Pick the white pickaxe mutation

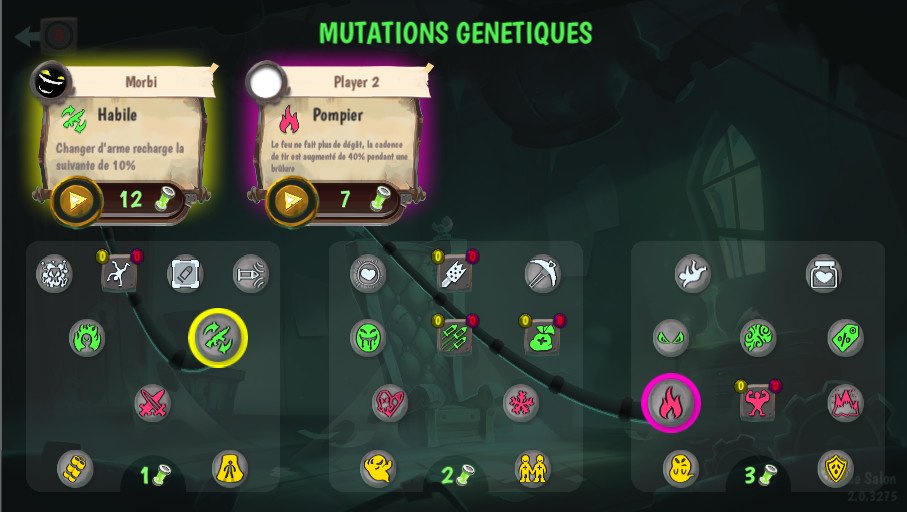click(543, 273)
